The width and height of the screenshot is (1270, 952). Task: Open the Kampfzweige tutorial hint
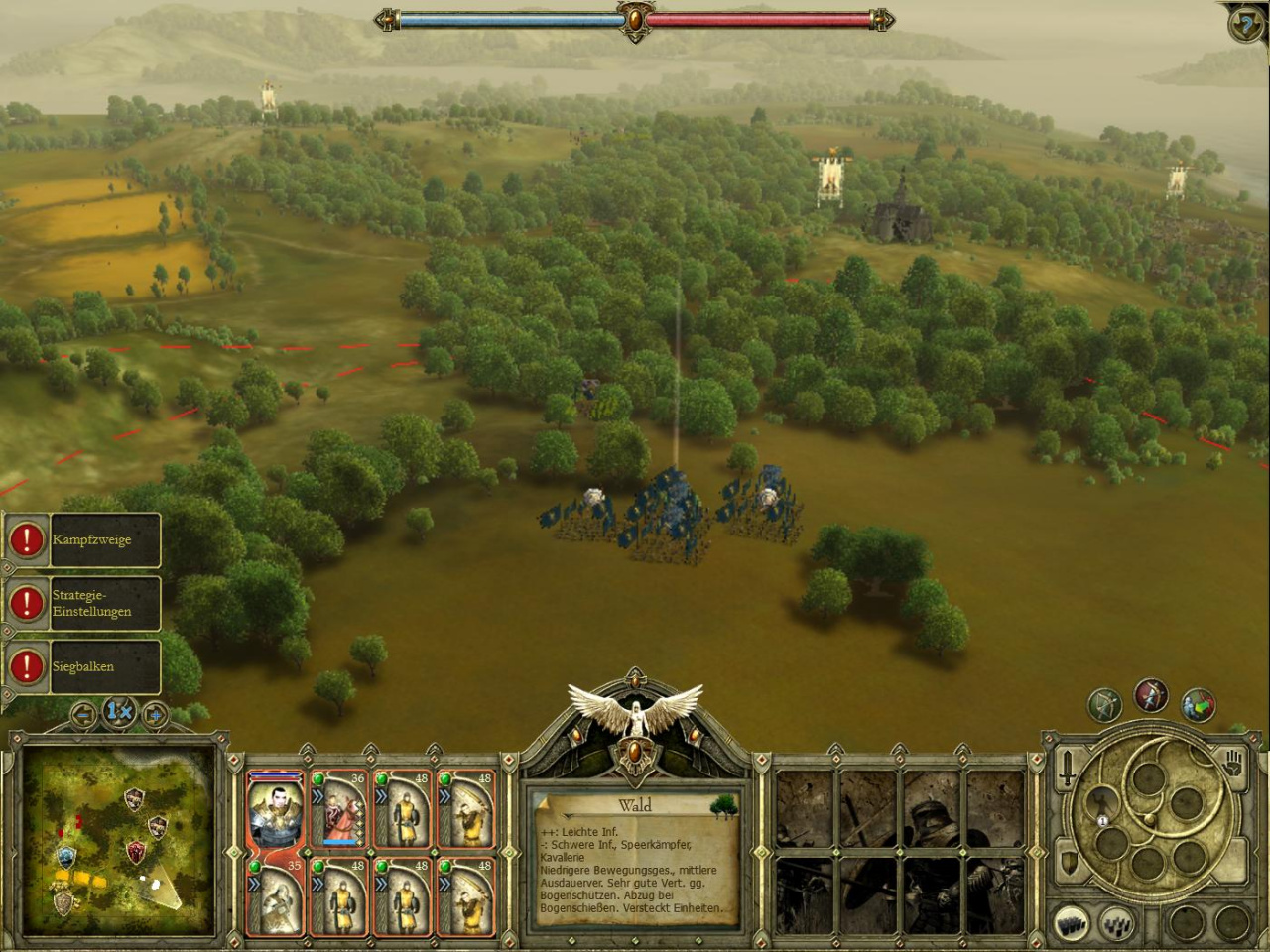pos(82,540)
